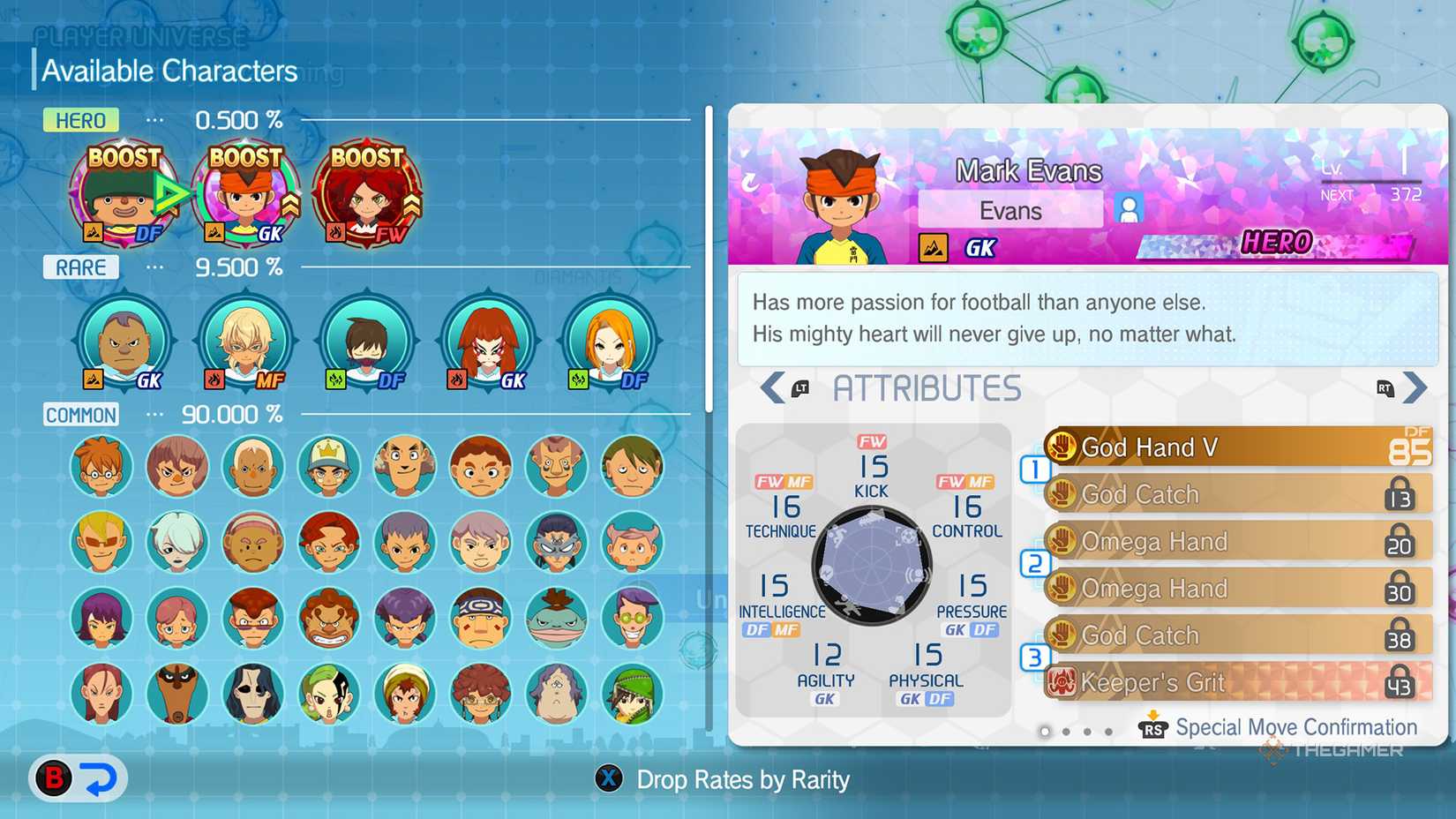Click the BOOST badge on the GK hero
Viewport: 1456px width, 819px height.
point(244,159)
